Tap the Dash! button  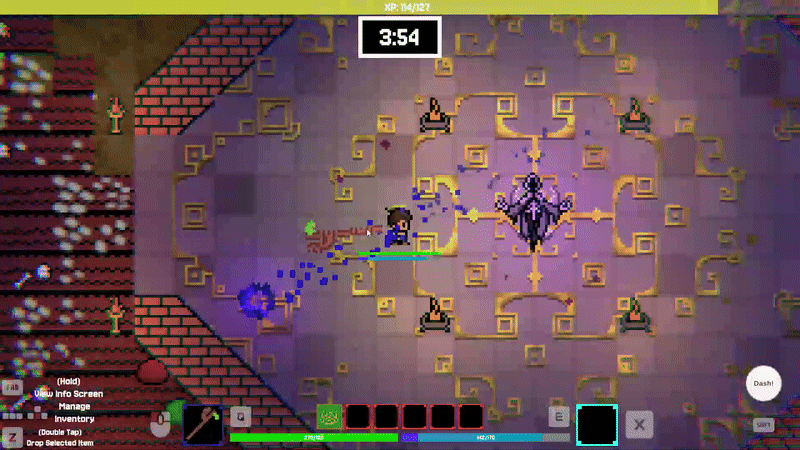pos(763,384)
